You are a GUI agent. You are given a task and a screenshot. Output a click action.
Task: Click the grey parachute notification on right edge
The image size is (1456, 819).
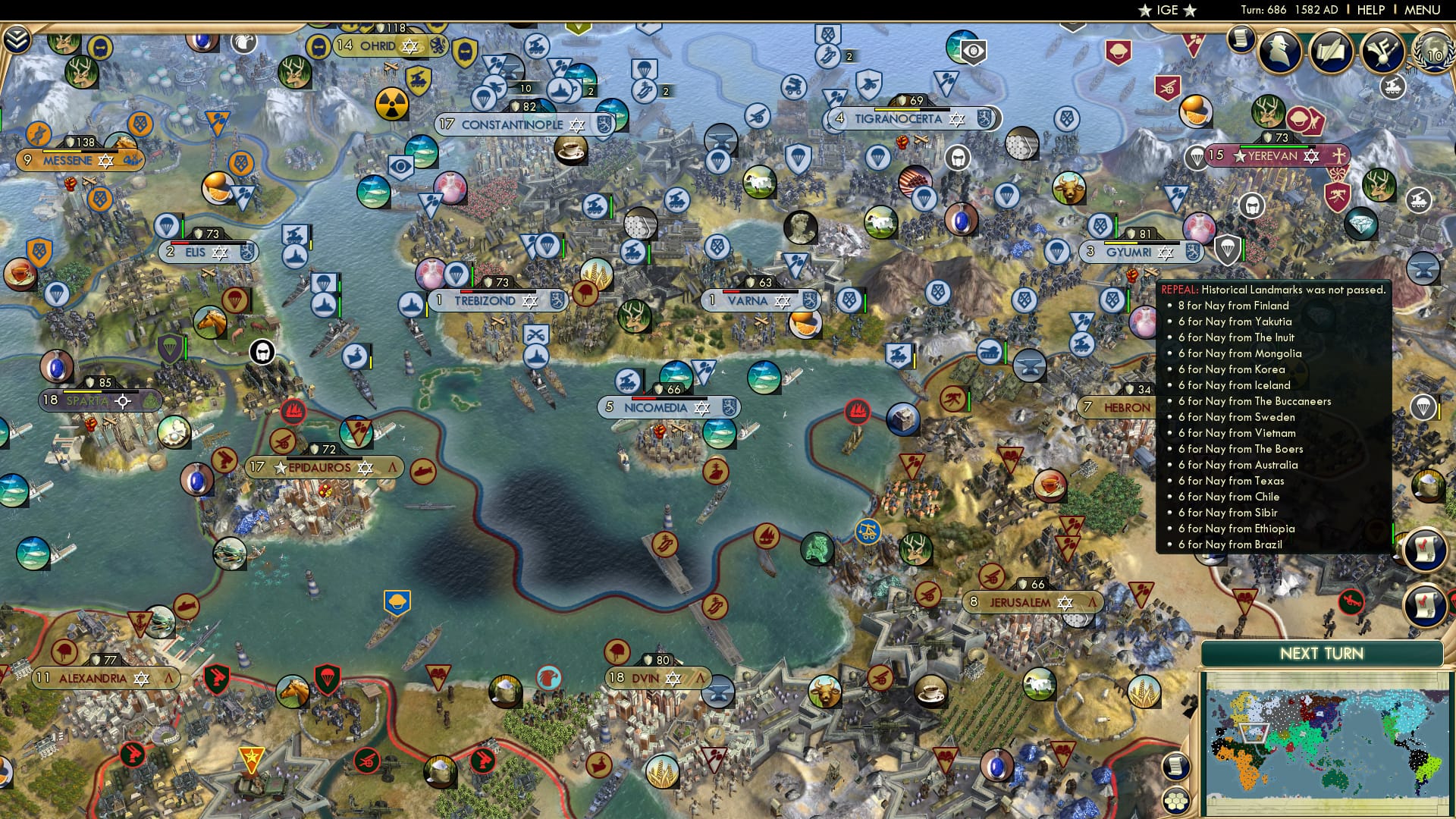(1423, 406)
